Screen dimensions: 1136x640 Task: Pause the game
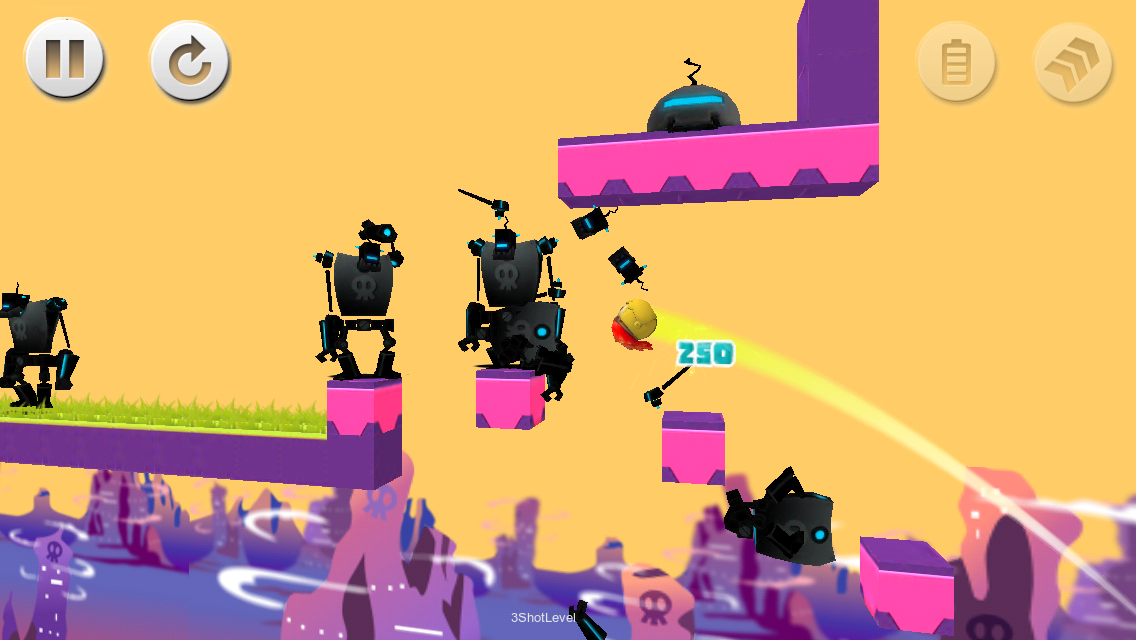tap(64, 58)
